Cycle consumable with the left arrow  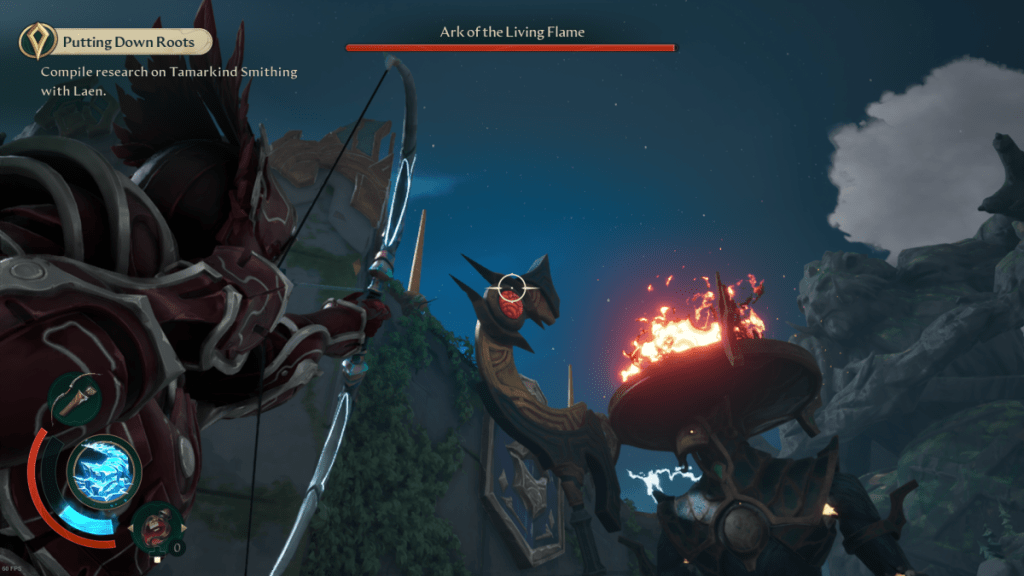(131, 527)
